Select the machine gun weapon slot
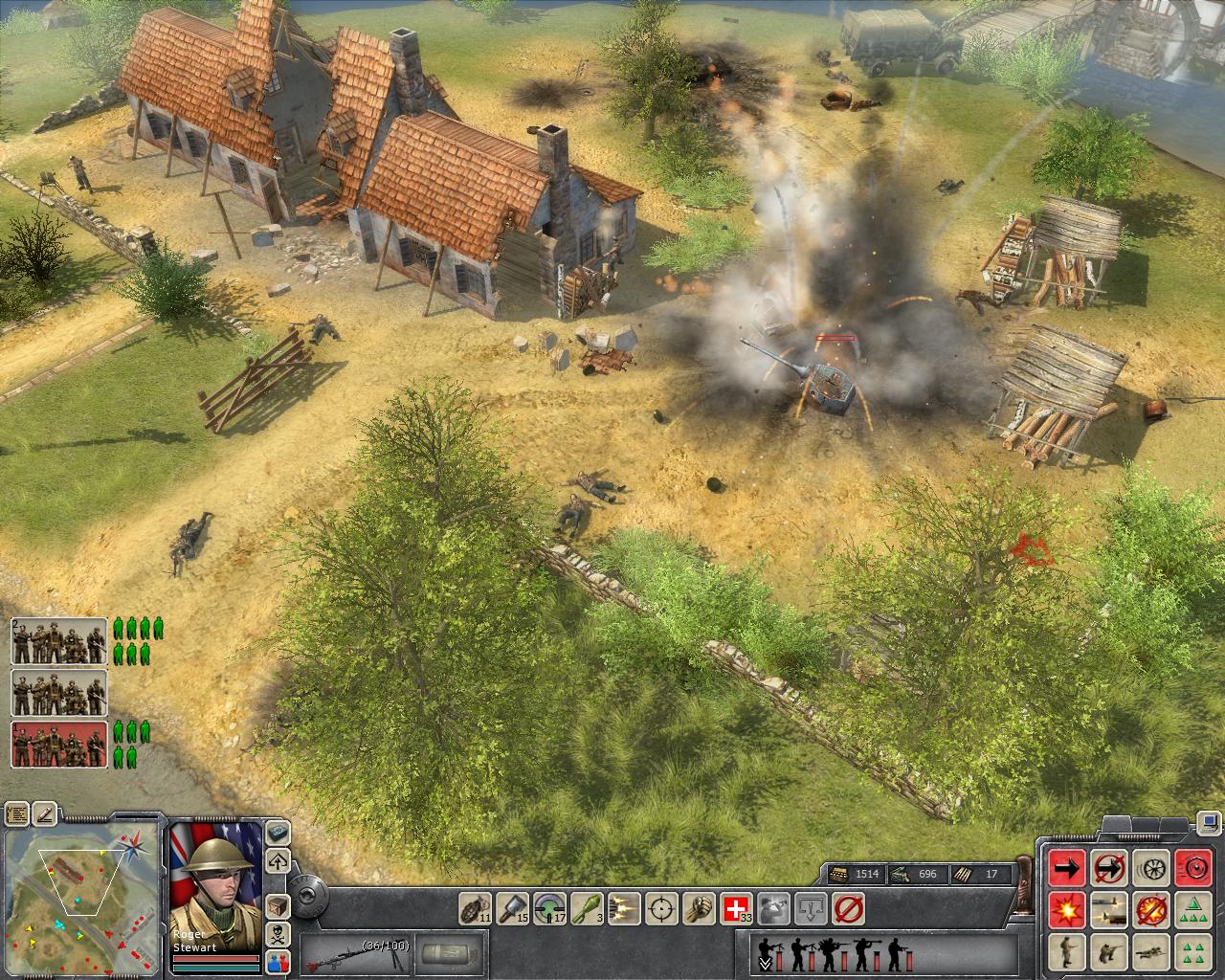Screen dimensions: 1225x980 point(354,954)
